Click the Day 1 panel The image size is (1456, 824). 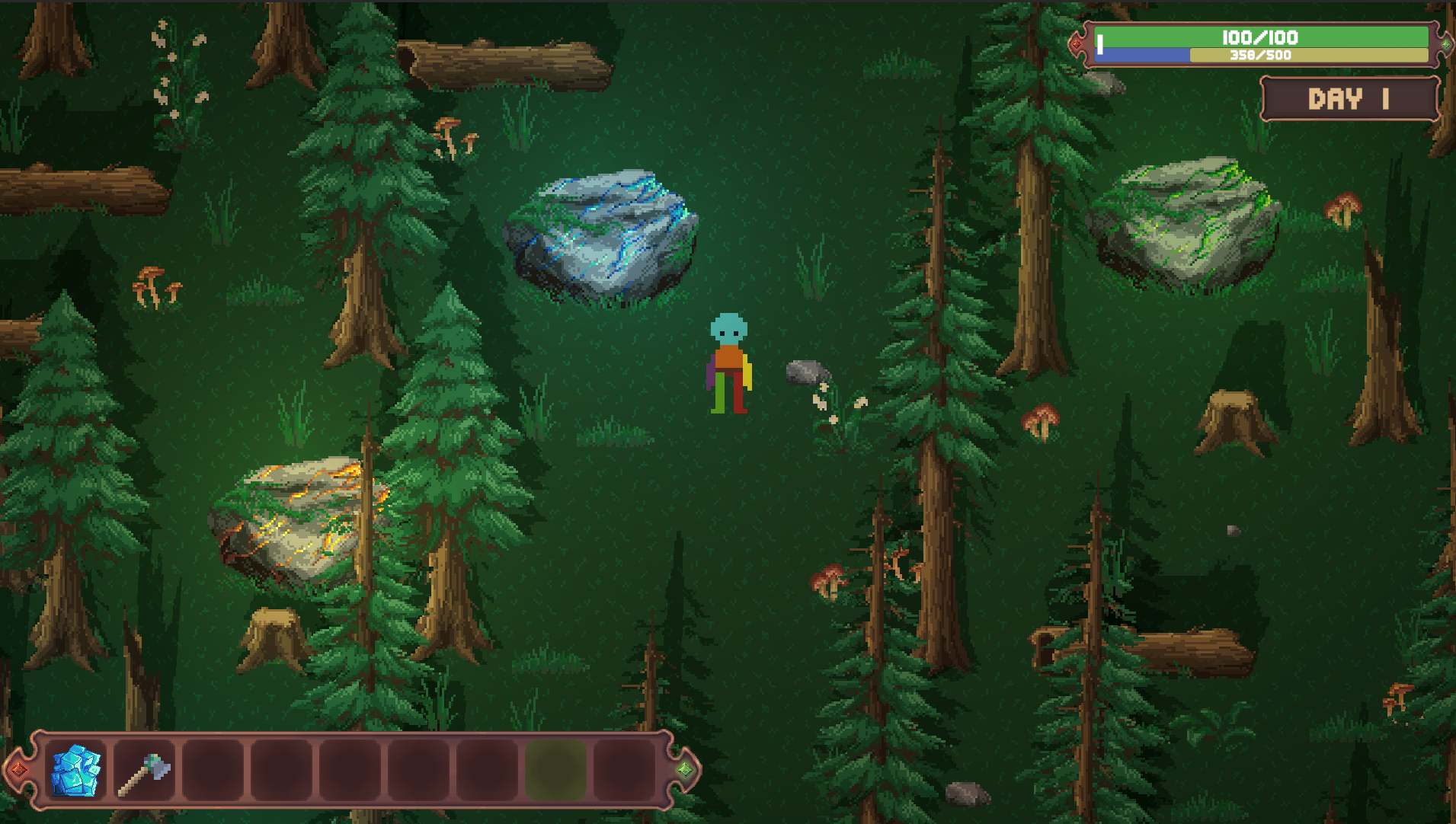[1349, 98]
